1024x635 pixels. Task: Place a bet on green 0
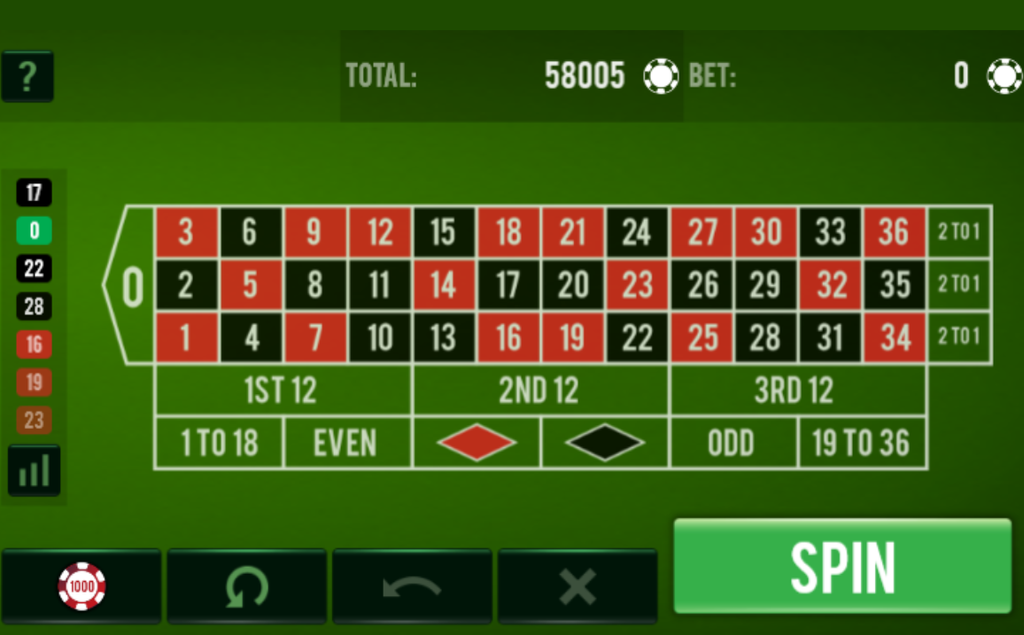tap(131, 286)
